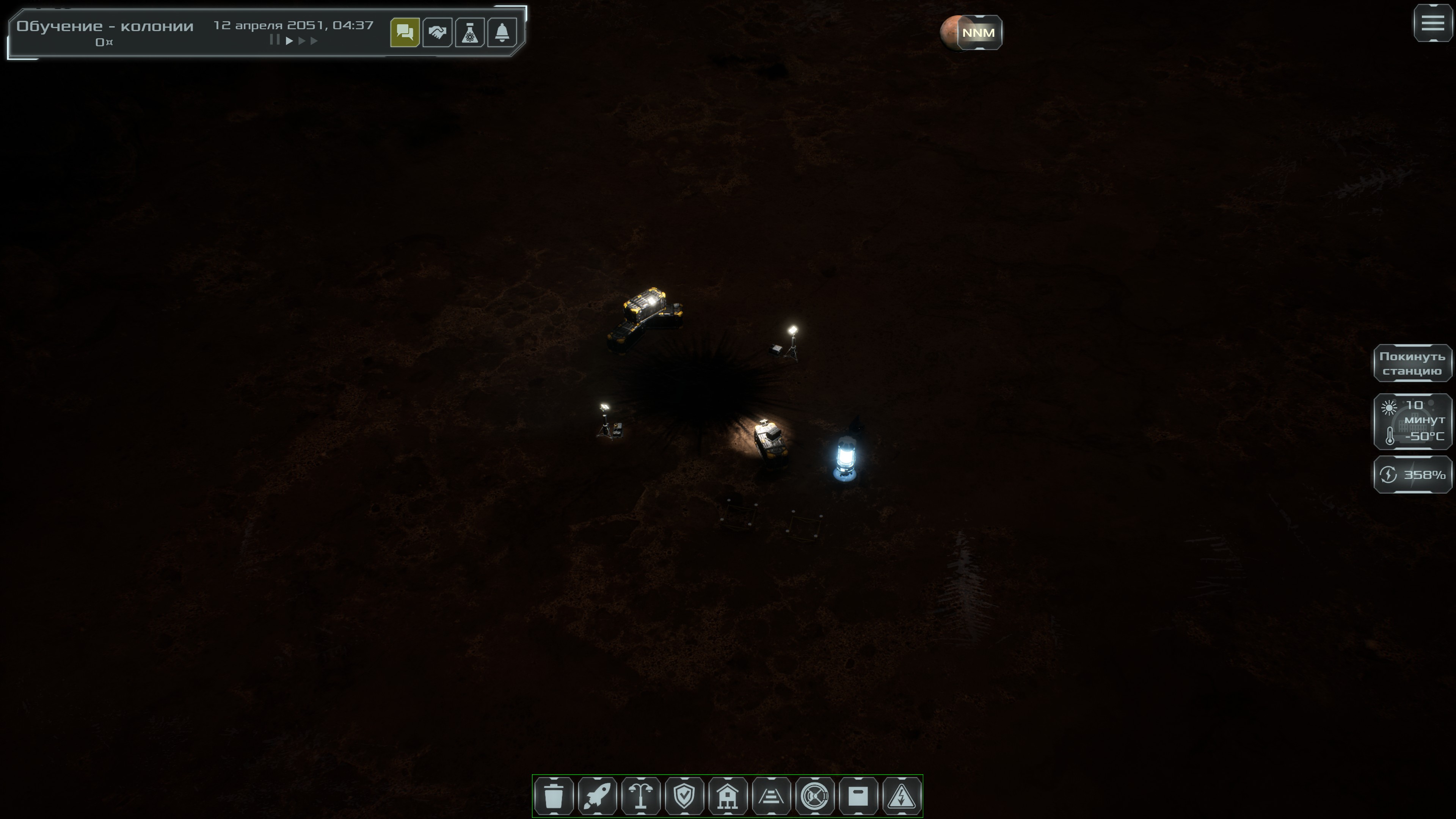Select the trash can demolish tool
This screenshot has width=1456, height=819.
click(554, 796)
